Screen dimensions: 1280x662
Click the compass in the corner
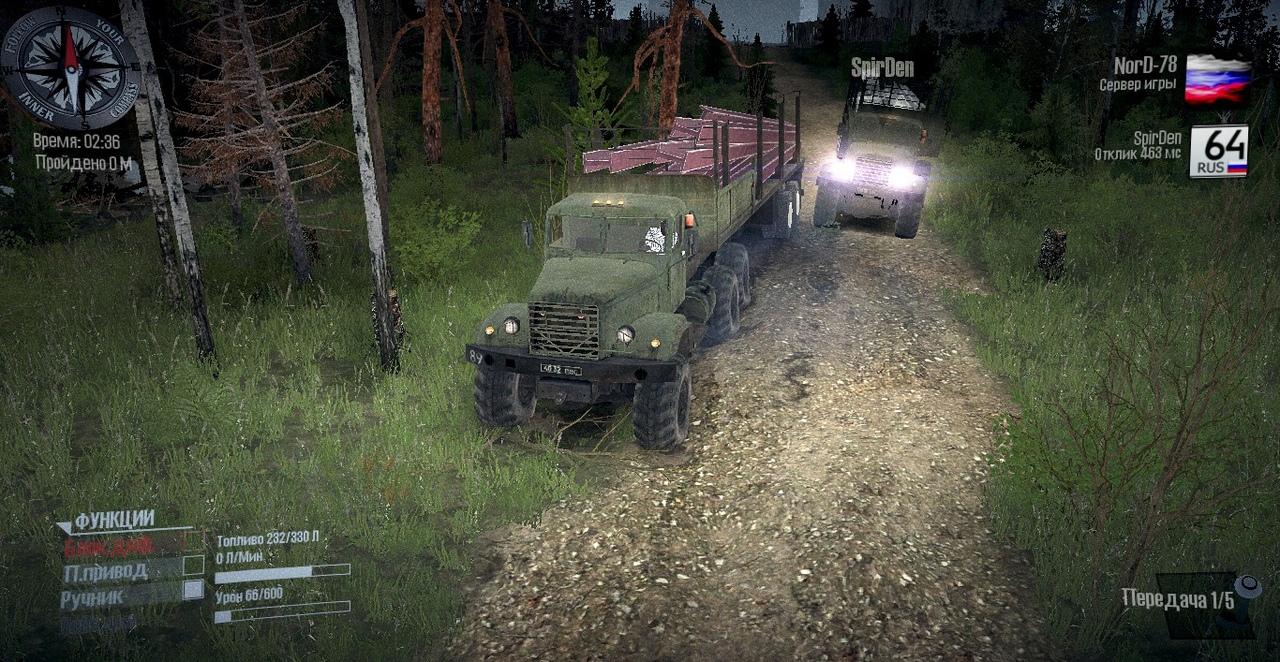pyautogui.click(x=70, y=68)
